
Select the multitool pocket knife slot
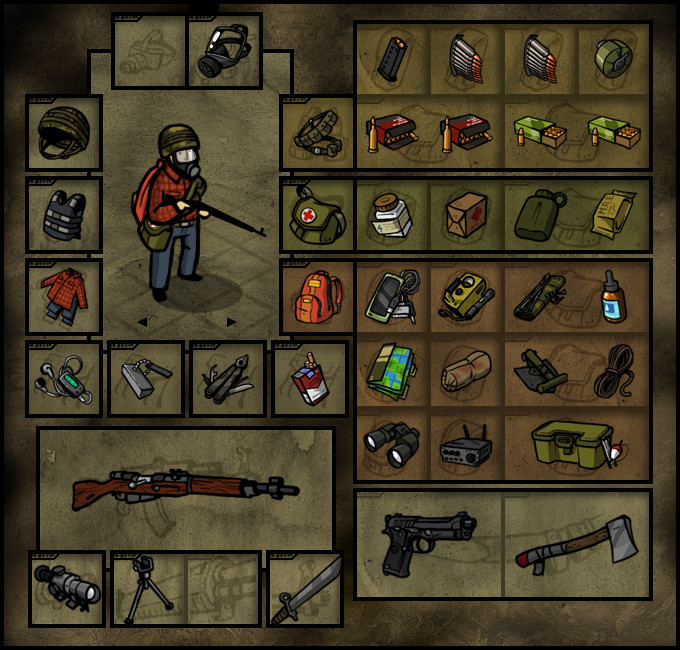(228, 379)
